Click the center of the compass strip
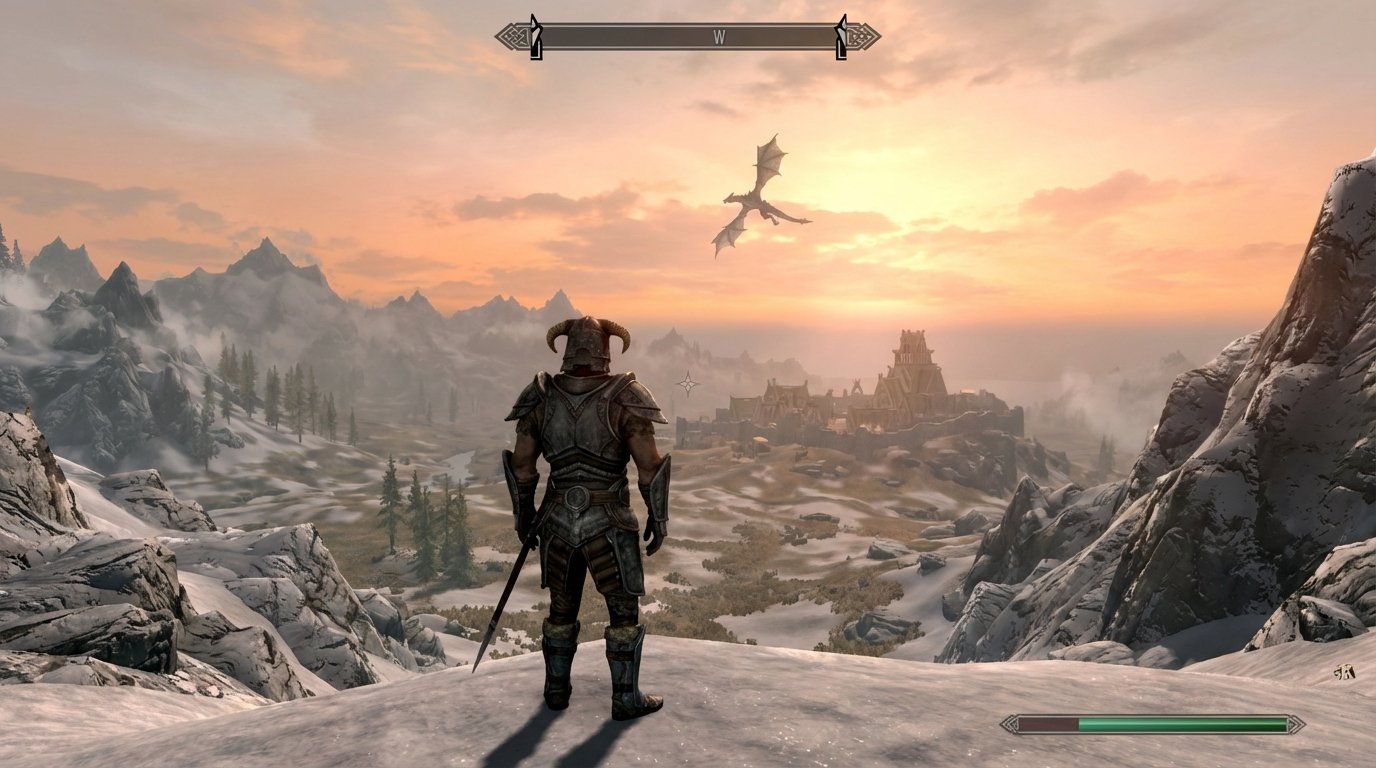 click(x=690, y=34)
